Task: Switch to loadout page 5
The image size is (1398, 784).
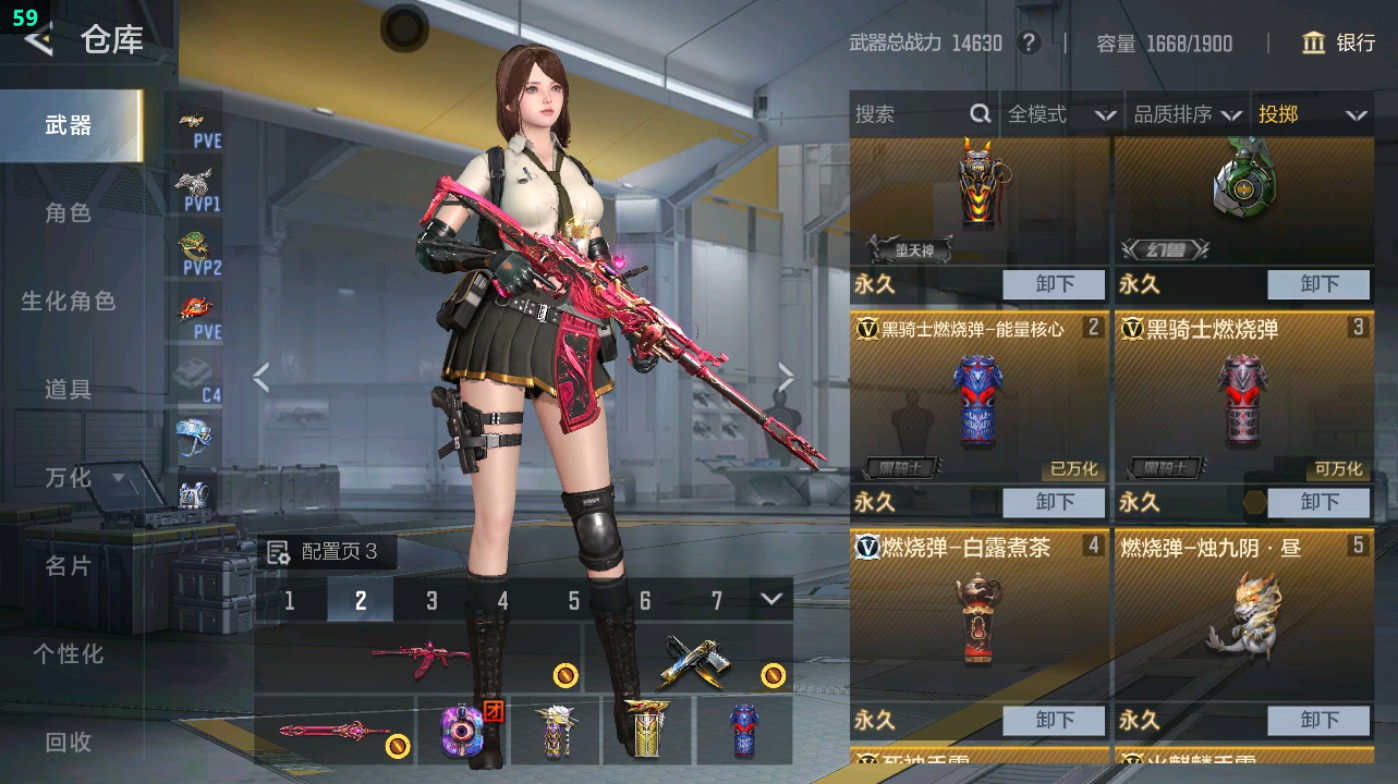Action: point(574,600)
